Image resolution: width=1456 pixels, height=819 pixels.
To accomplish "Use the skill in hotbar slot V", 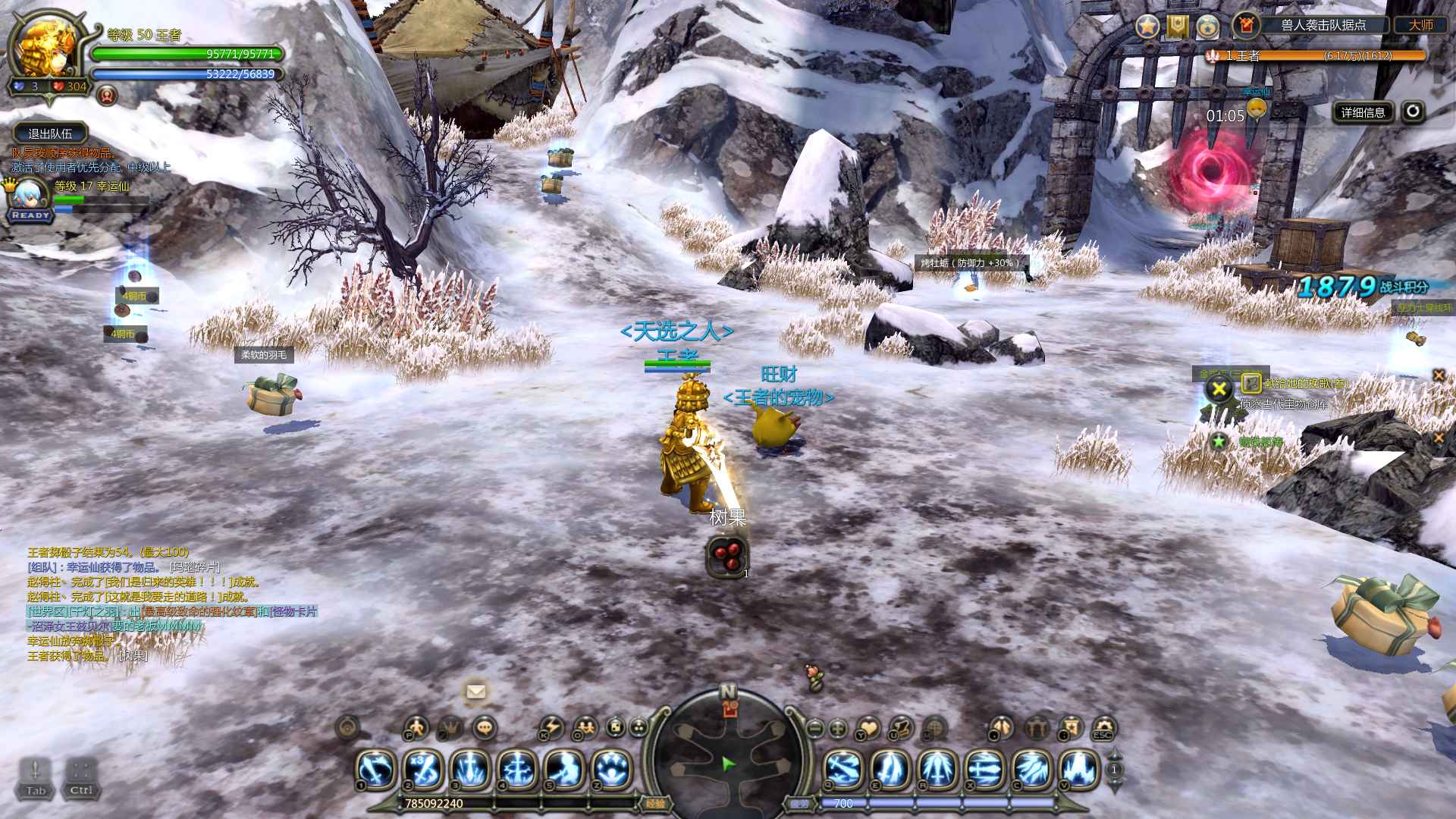I will 1080,768.
